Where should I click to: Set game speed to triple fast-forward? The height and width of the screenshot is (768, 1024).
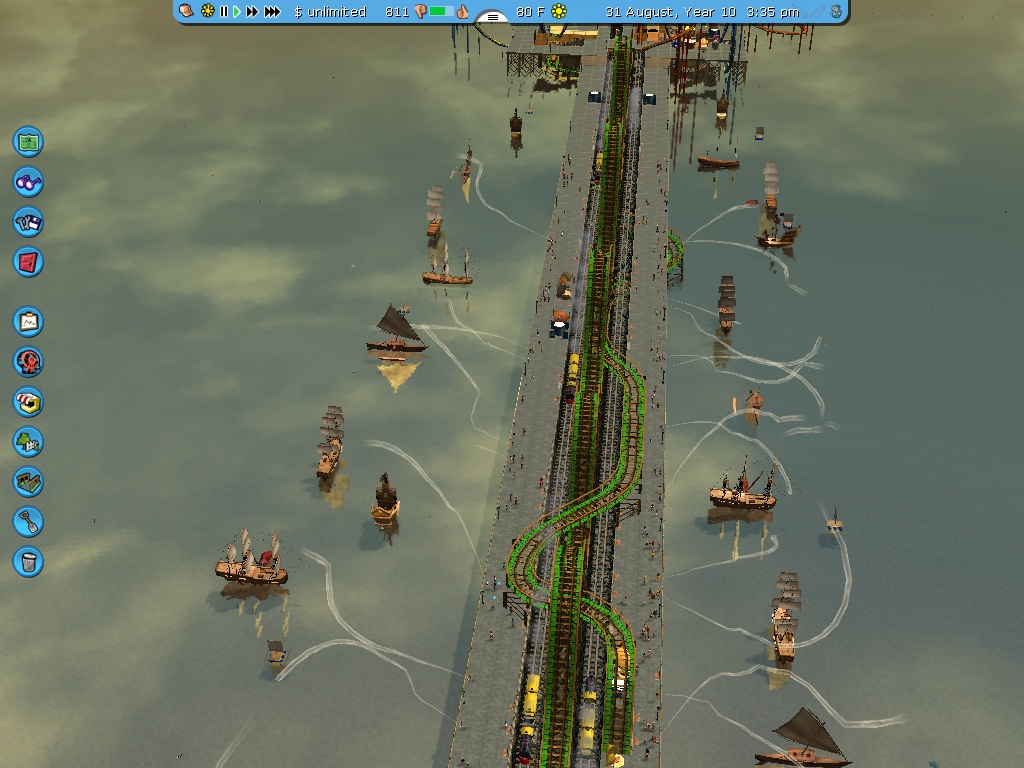(x=272, y=12)
